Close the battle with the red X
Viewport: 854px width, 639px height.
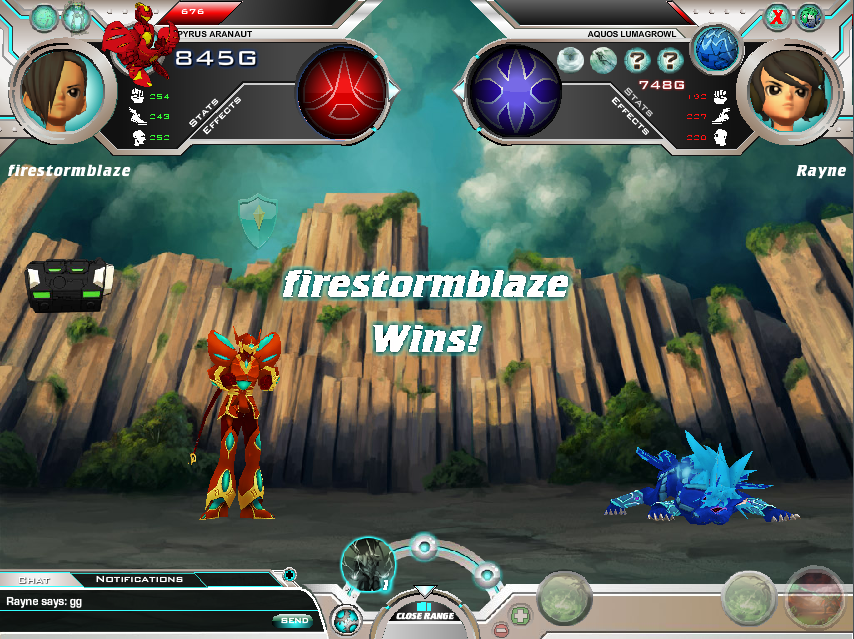coord(776,17)
